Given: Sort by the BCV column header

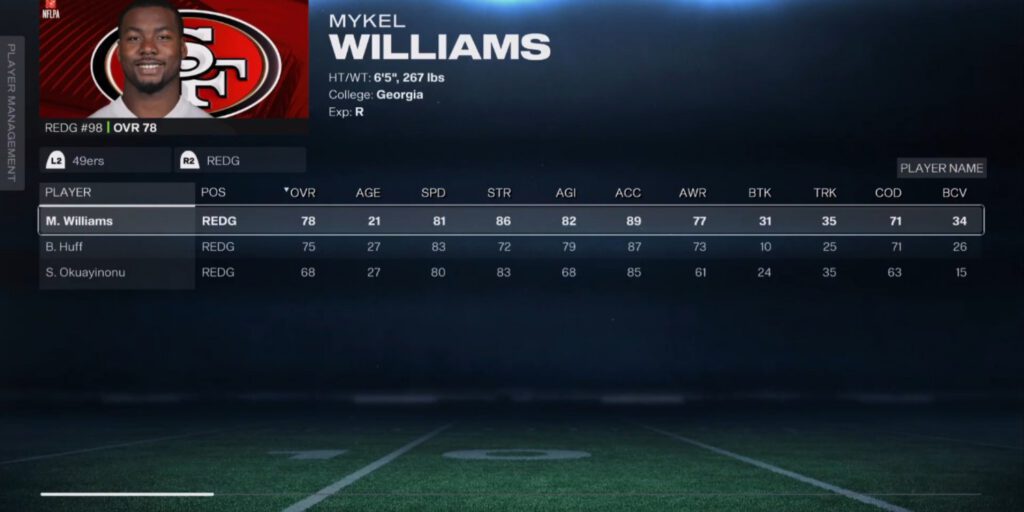Looking at the screenshot, I should [x=954, y=192].
